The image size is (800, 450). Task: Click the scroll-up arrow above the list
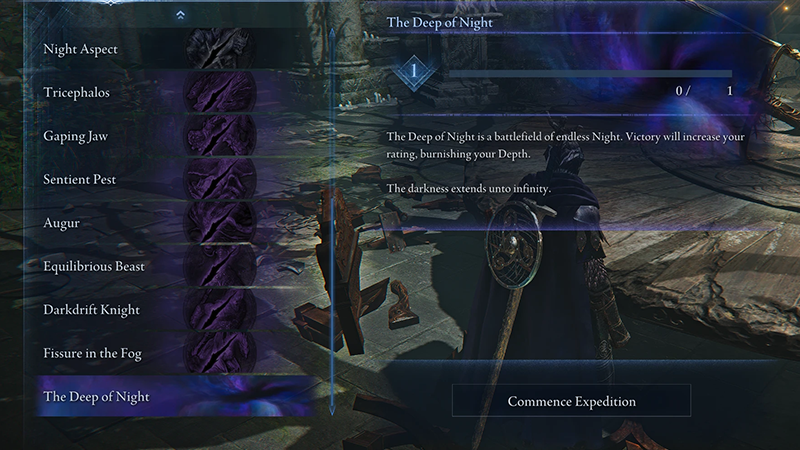click(x=180, y=15)
